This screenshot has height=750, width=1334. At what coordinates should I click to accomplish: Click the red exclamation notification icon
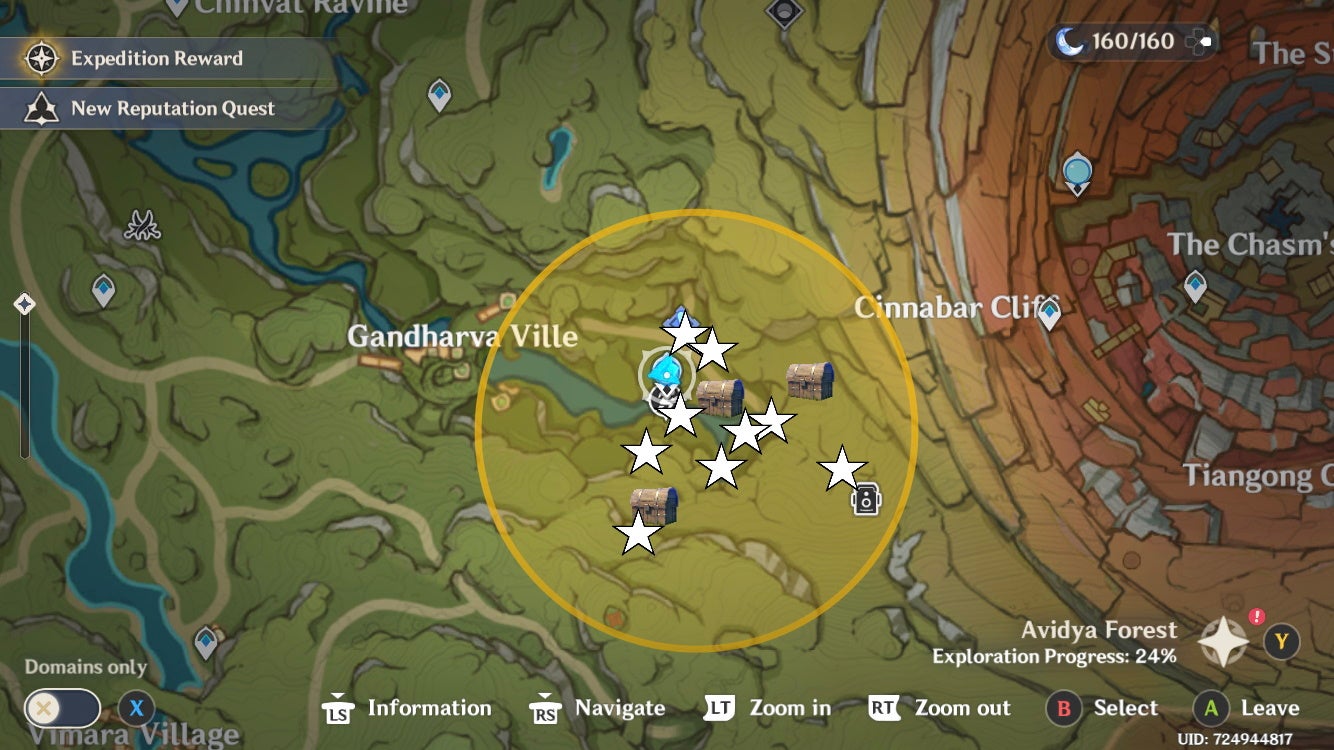tap(1259, 618)
